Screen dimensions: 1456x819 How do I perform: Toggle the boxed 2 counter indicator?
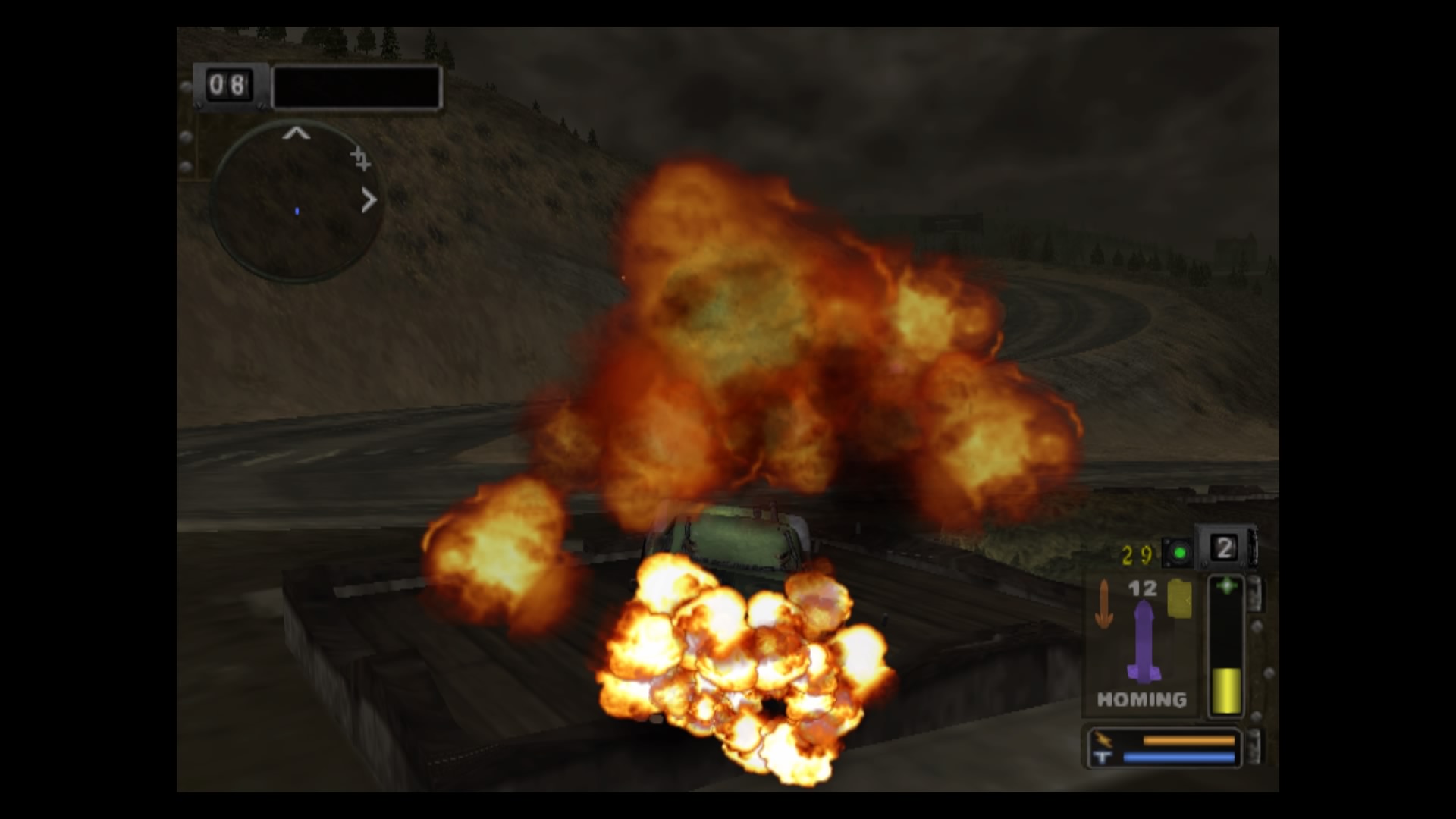click(x=1225, y=548)
